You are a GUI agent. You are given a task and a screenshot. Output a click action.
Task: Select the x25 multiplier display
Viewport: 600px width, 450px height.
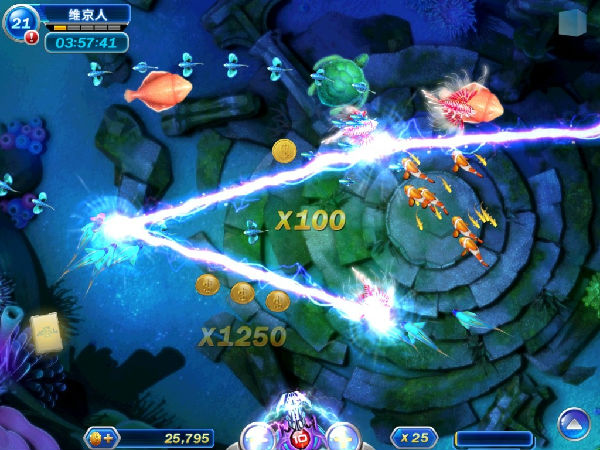point(415,437)
